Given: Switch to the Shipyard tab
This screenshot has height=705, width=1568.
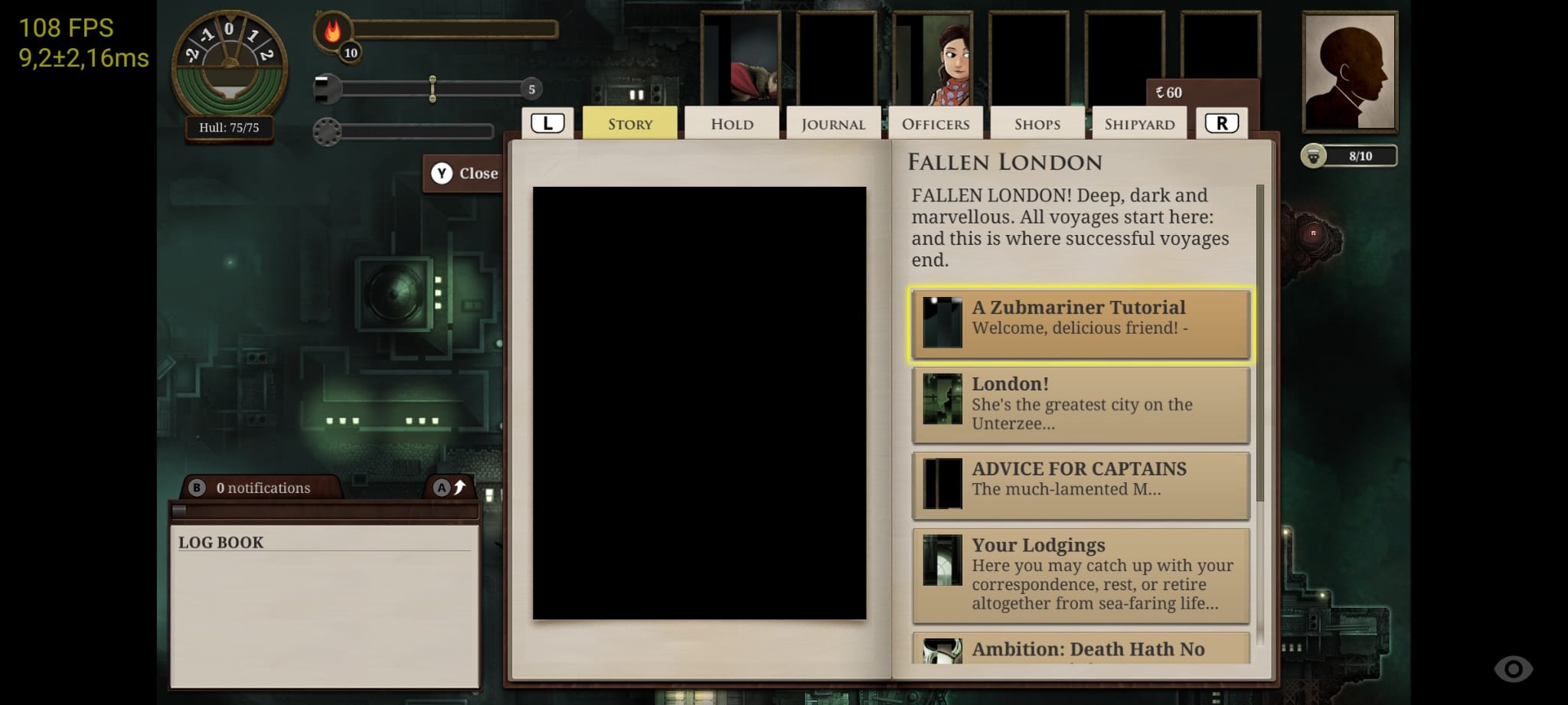Looking at the screenshot, I should pyautogui.click(x=1139, y=122).
